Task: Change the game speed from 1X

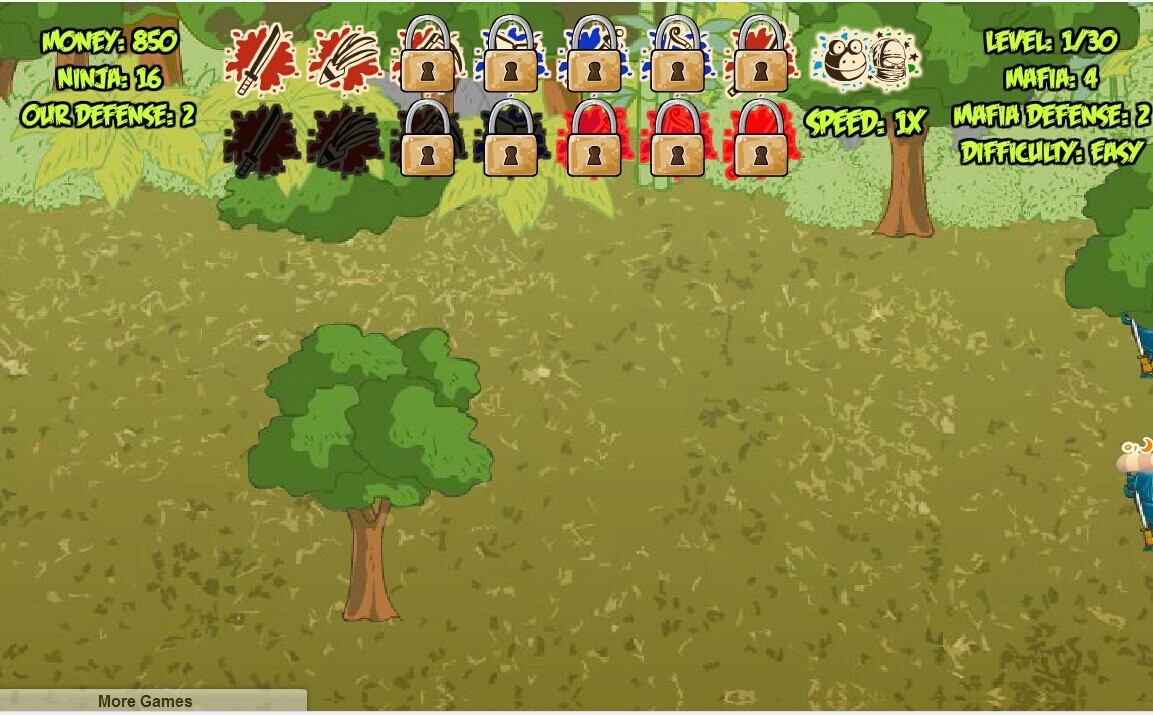Action: (866, 123)
